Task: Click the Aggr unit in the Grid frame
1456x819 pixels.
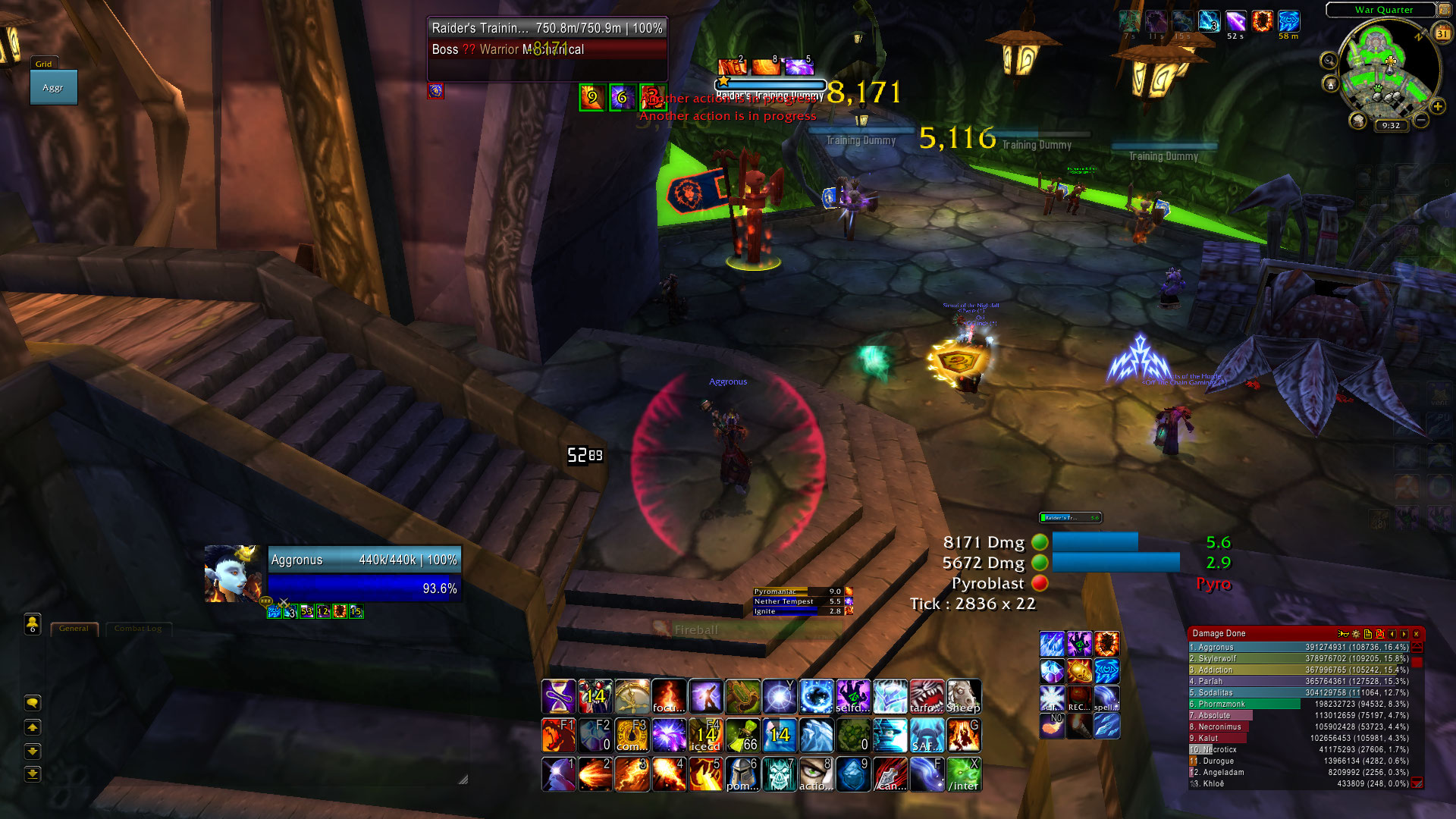Action: (53, 87)
